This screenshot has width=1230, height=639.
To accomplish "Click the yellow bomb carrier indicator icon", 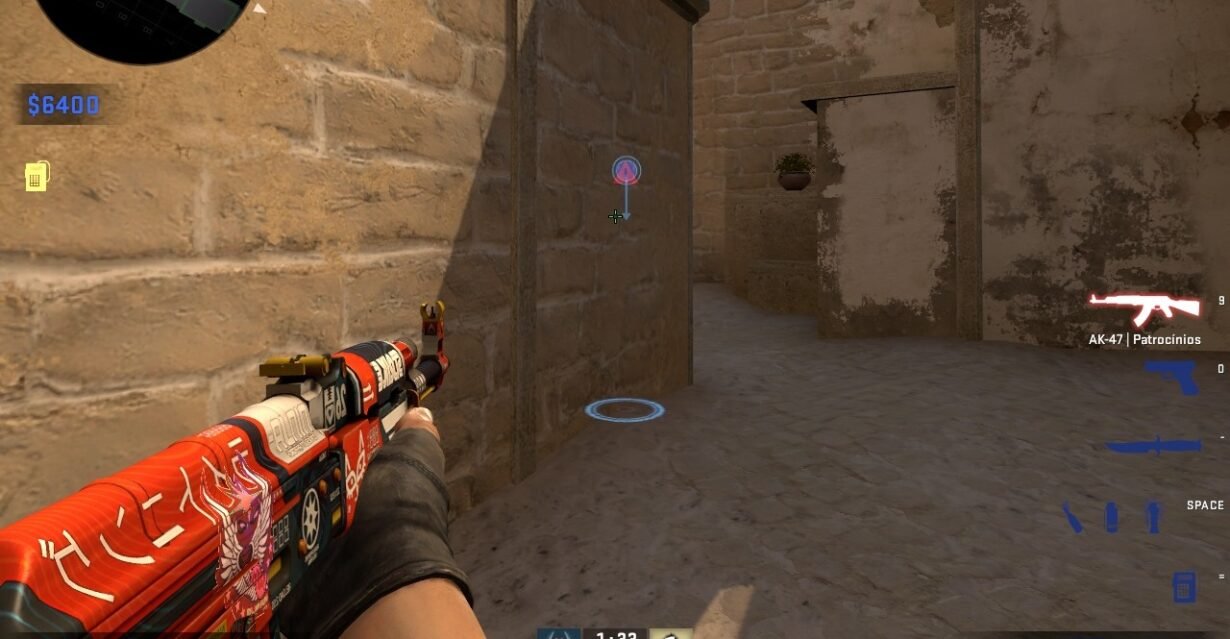I will pyautogui.click(x=37, y=177).
